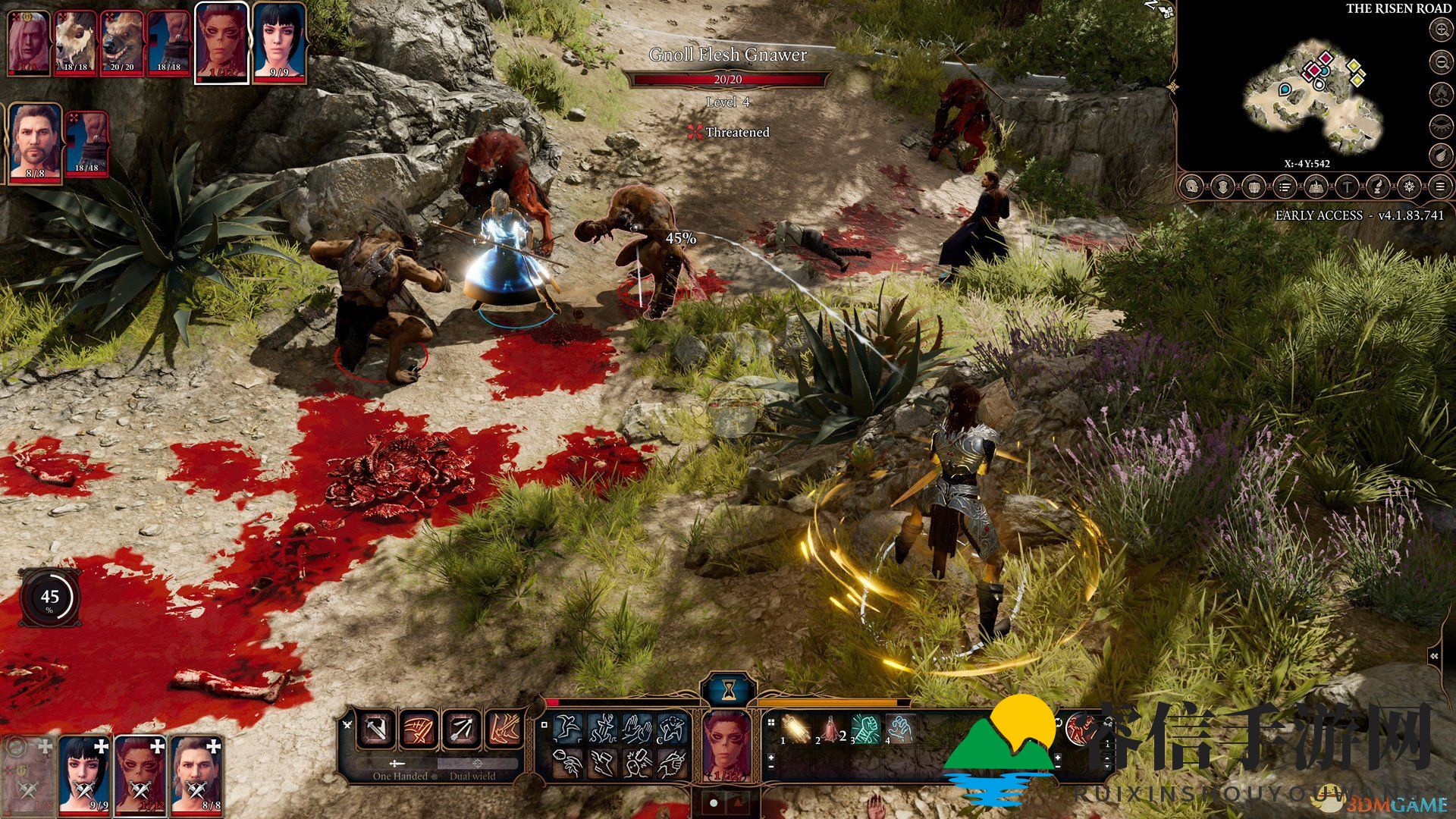Open the journal list icon

pos(1285,187)
